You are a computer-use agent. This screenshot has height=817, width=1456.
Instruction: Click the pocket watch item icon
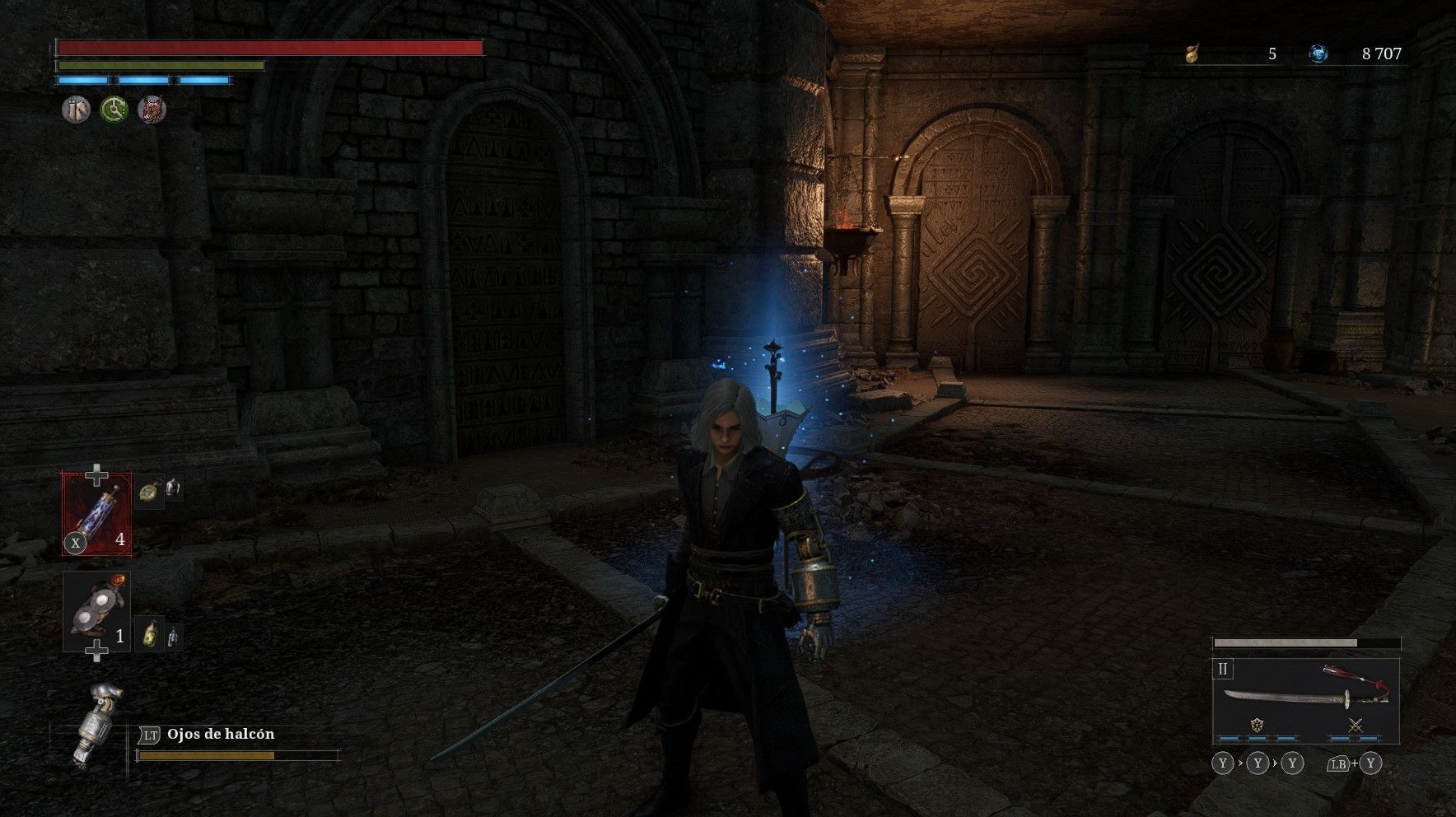(149, 491)
